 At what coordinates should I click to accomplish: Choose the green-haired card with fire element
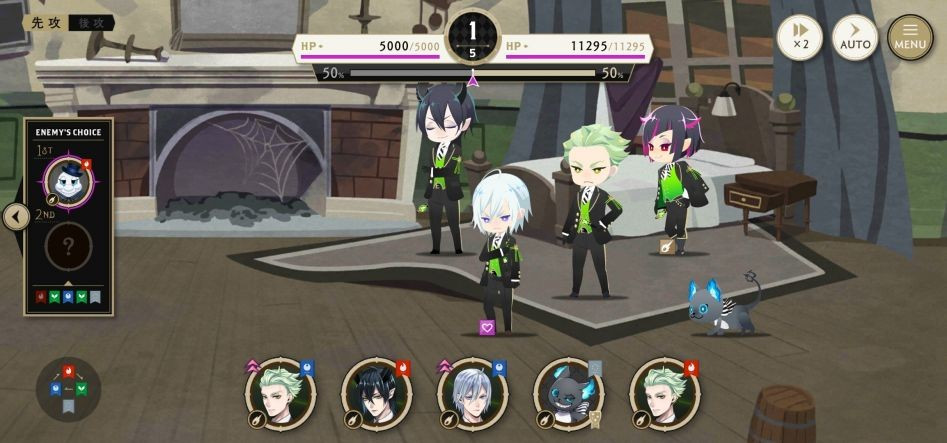tap(665, 393)
